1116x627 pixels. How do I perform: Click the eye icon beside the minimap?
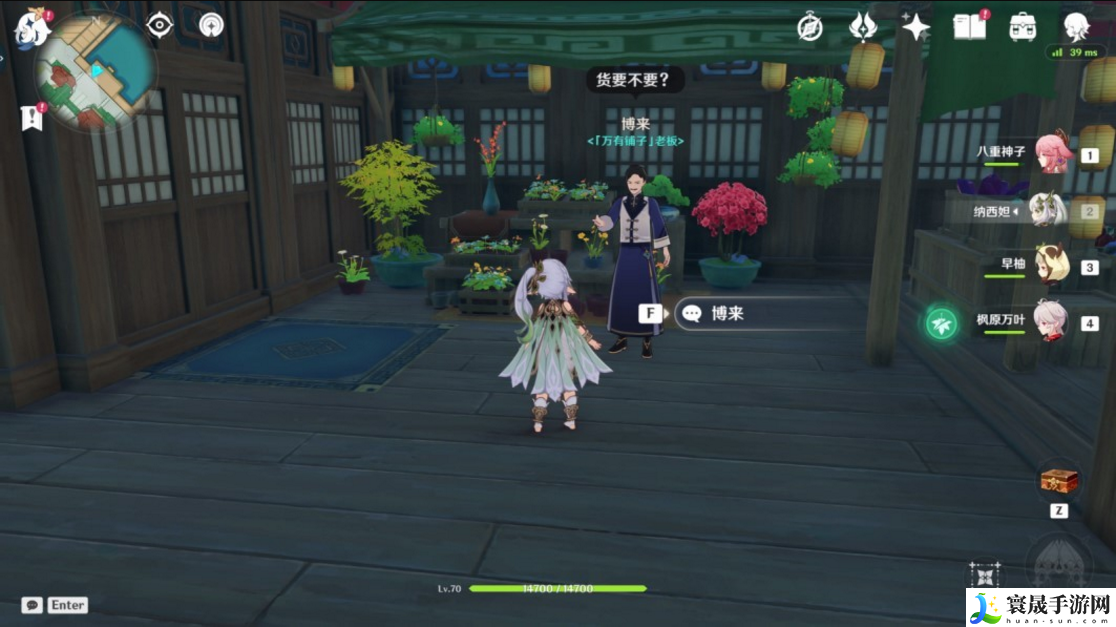tap(160, 25)
